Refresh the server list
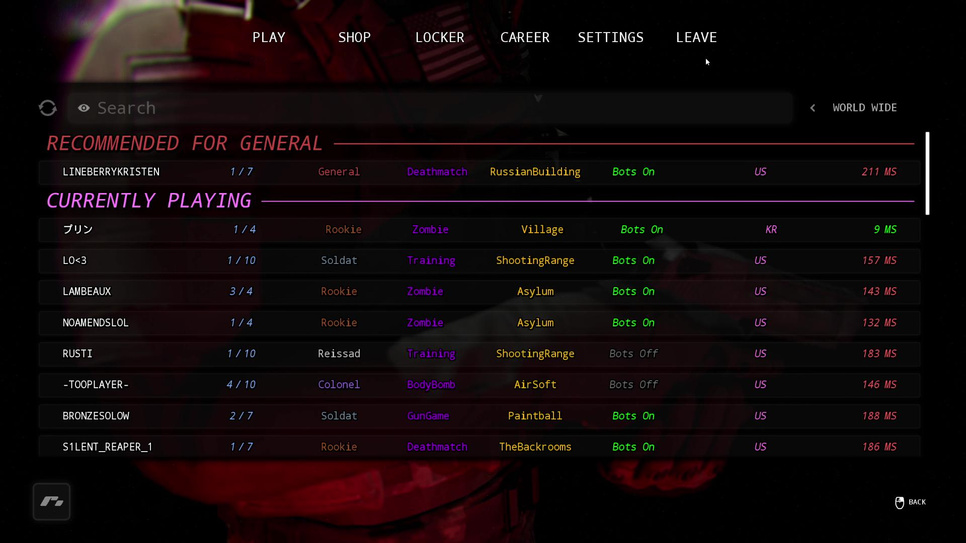Viewport: 966px width, 543px height. coord(48,108)
